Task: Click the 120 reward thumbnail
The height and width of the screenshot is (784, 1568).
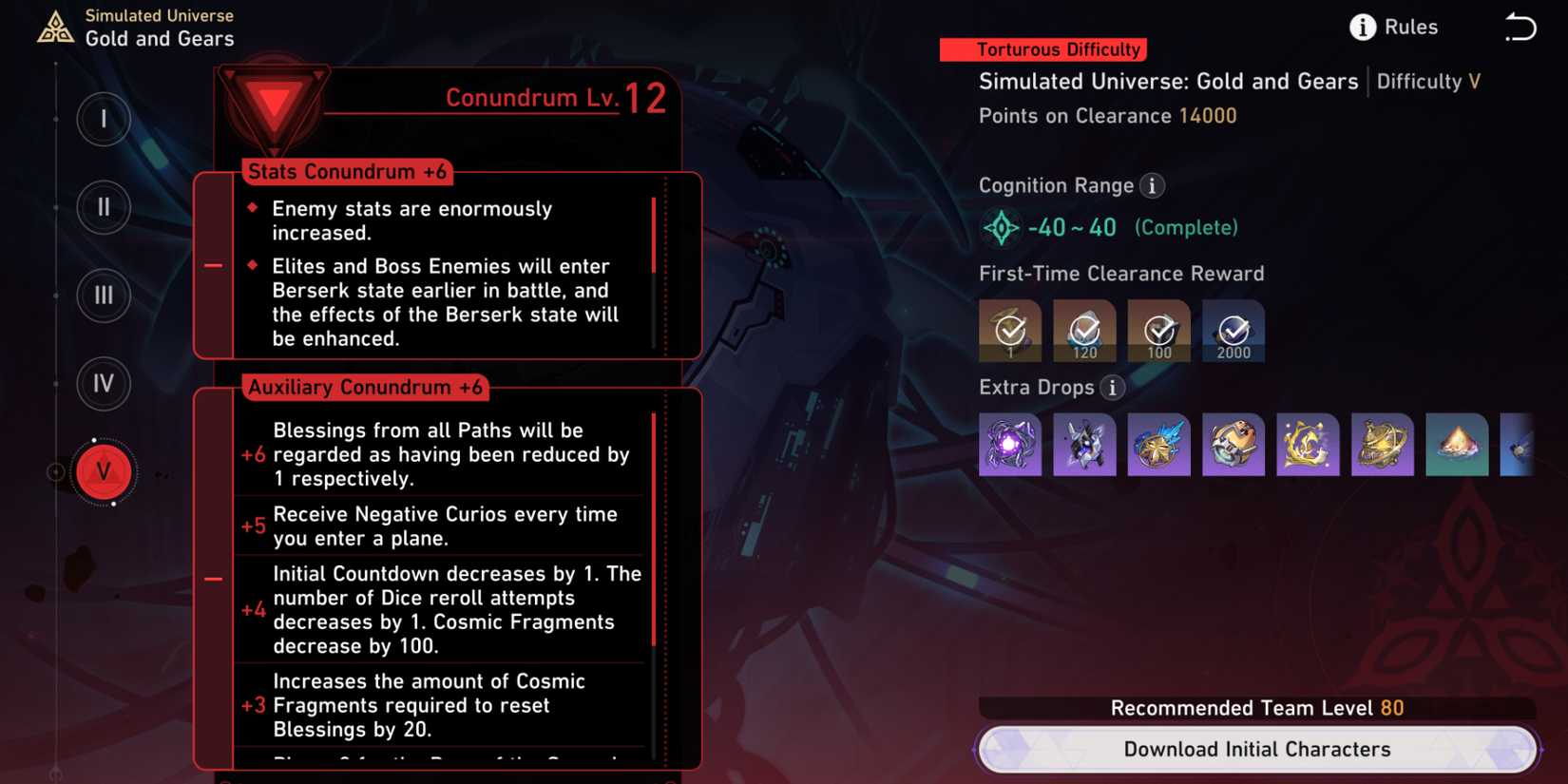Action: (x=1084, y=331)
